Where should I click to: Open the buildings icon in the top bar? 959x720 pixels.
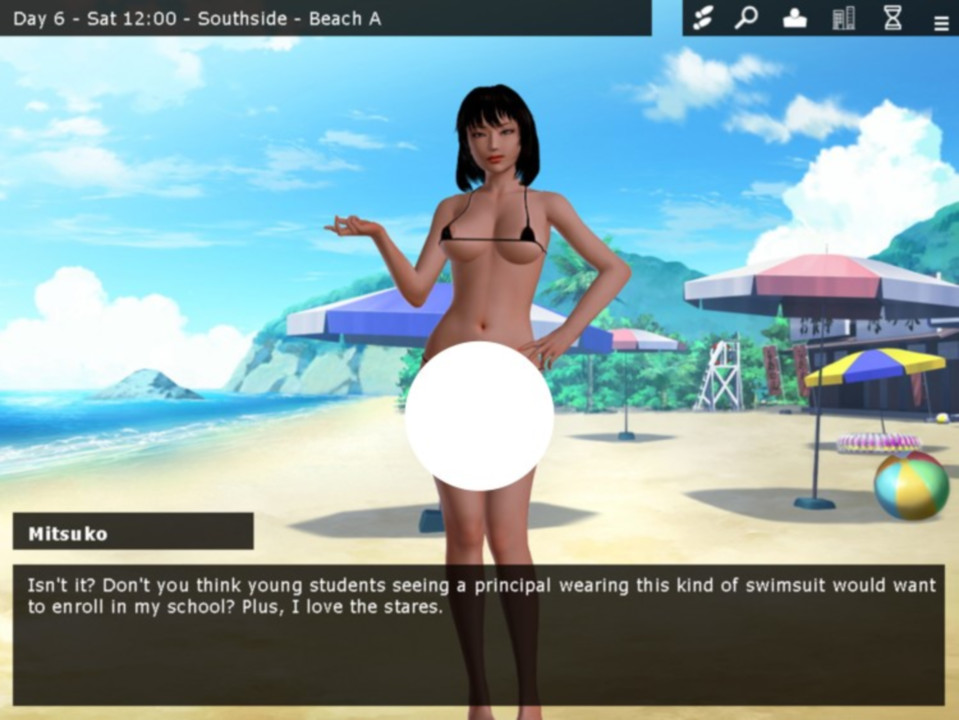[844, 18]
